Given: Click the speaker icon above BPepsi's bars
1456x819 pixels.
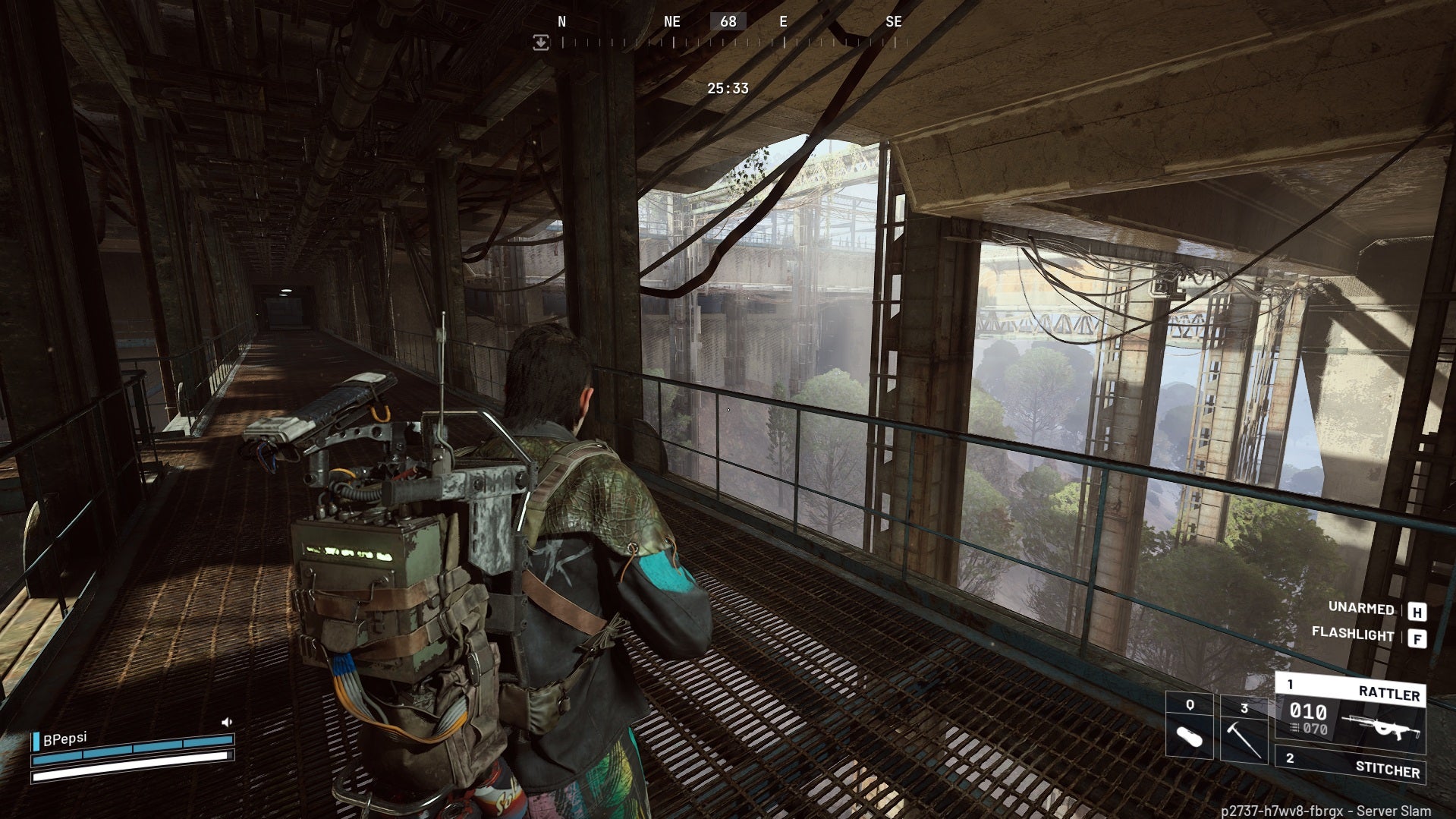Looking at the screenshot, I should pos(226,722).
